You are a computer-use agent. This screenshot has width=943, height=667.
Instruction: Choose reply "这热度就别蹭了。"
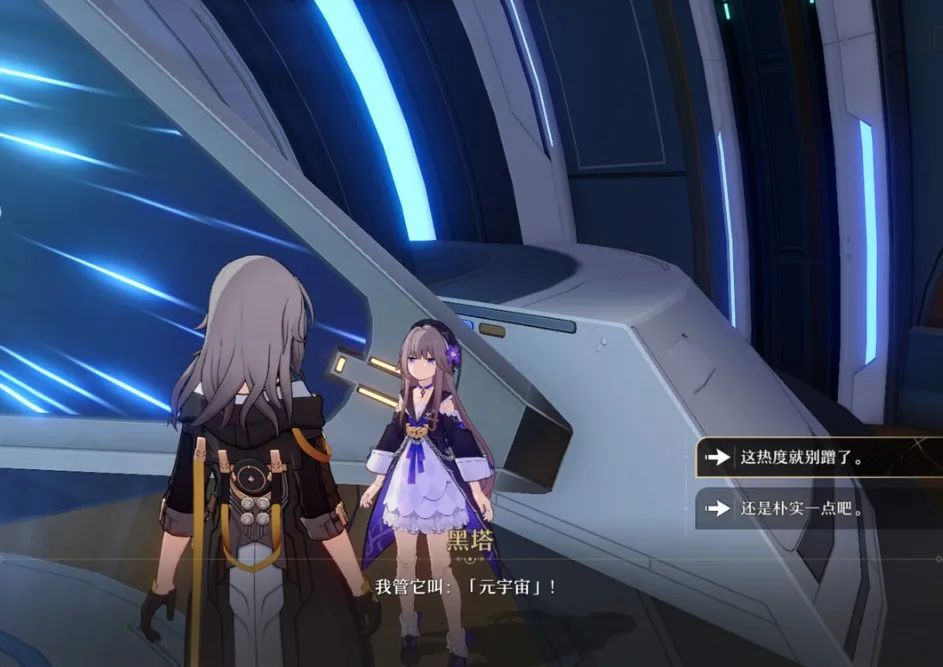[800, 458]
